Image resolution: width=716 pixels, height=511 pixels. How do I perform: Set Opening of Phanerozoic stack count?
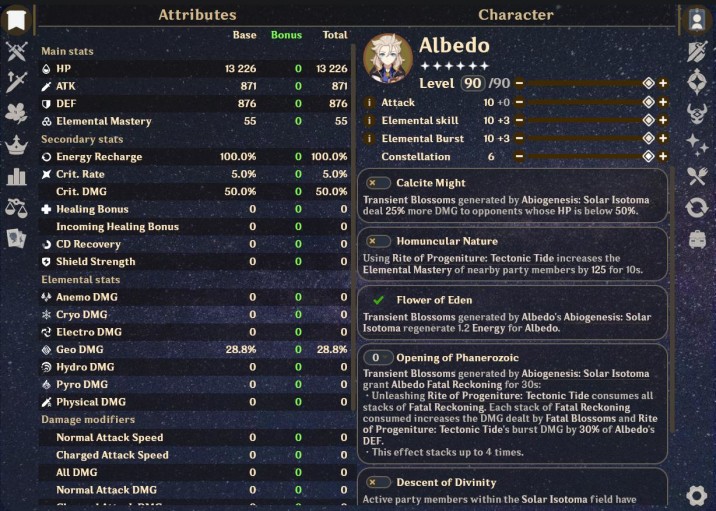pyautogui.click(x=378, y=357)
